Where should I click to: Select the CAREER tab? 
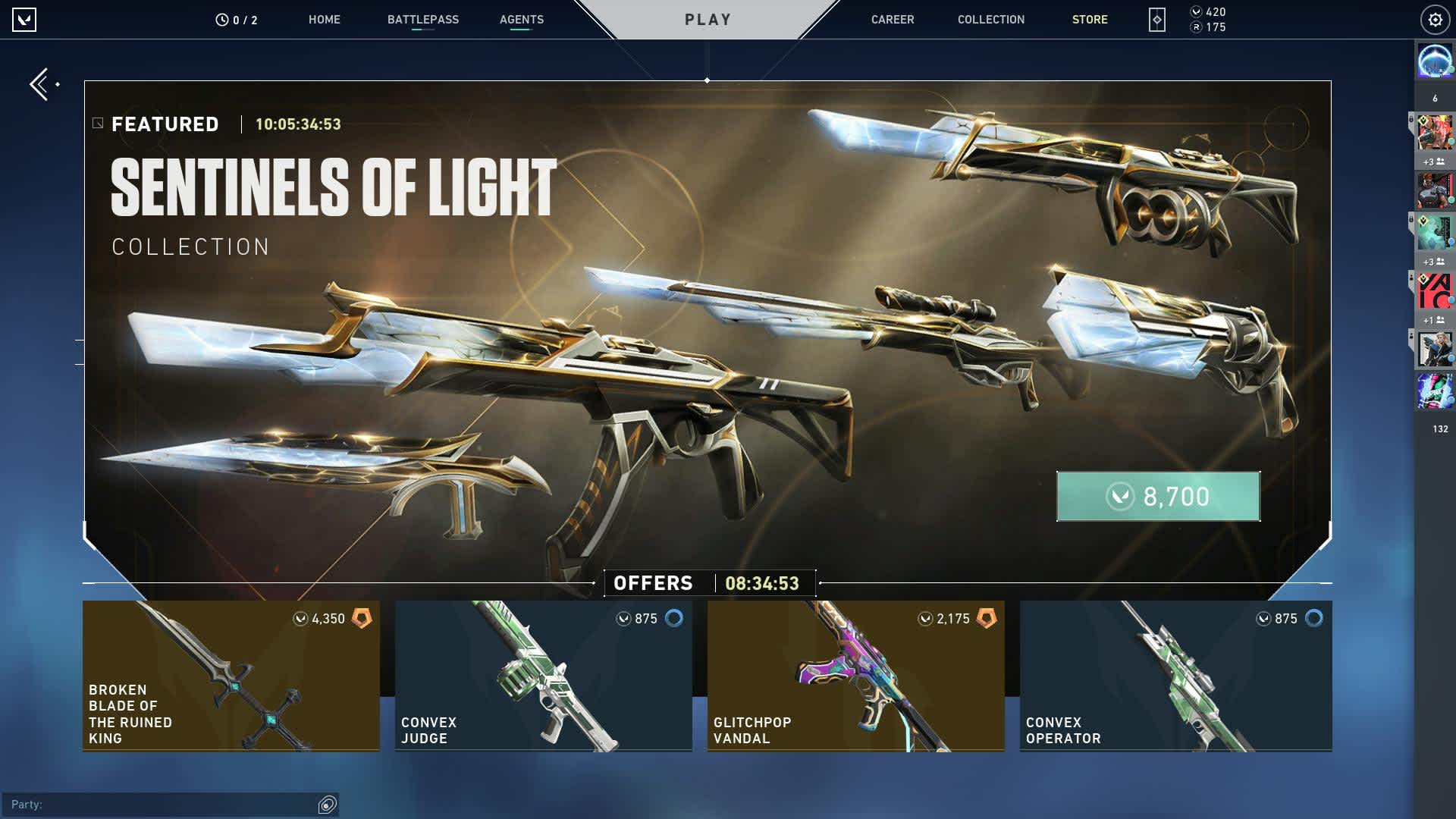[893, 20]
